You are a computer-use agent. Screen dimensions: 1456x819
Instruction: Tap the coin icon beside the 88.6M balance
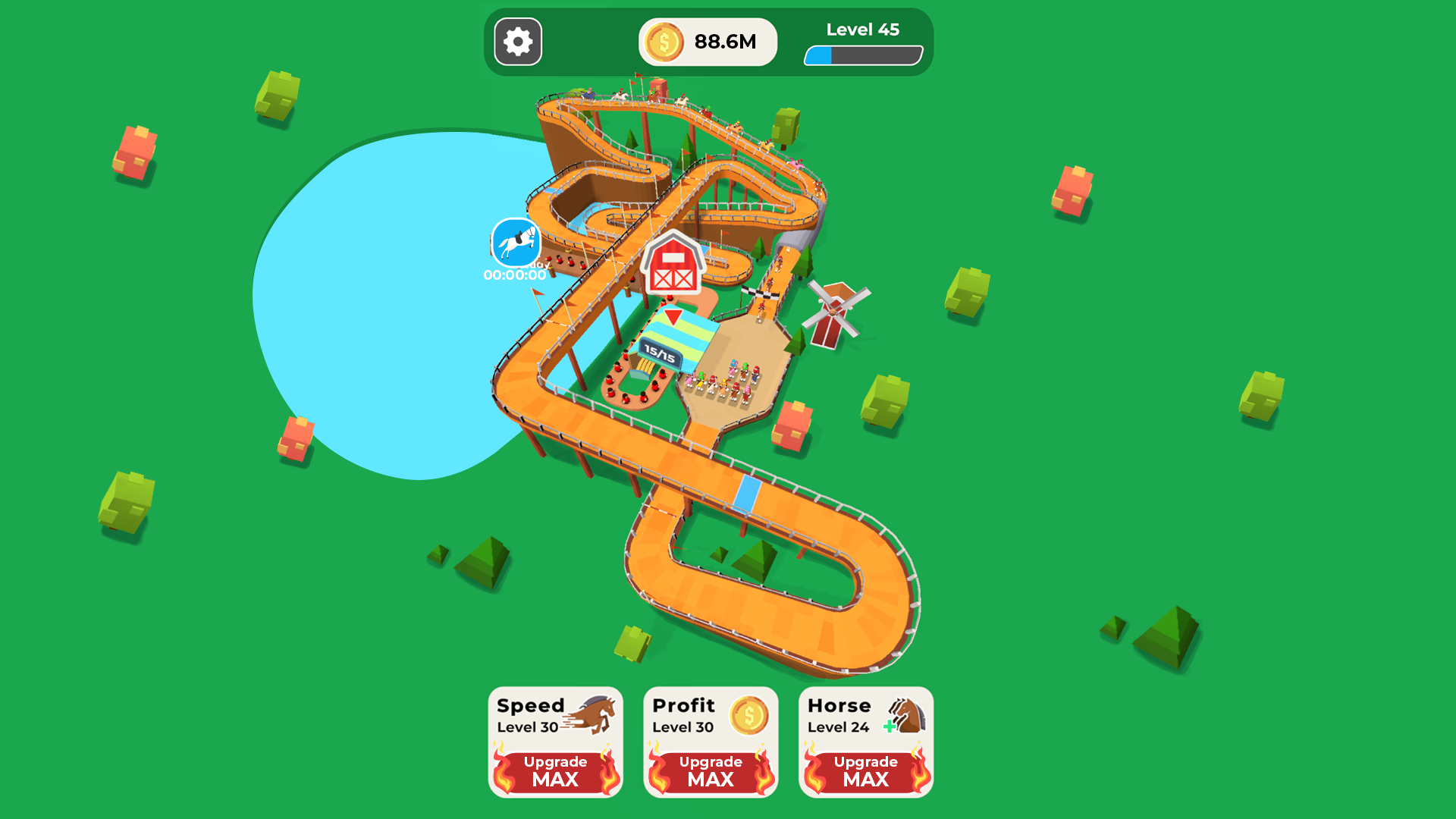665,42
